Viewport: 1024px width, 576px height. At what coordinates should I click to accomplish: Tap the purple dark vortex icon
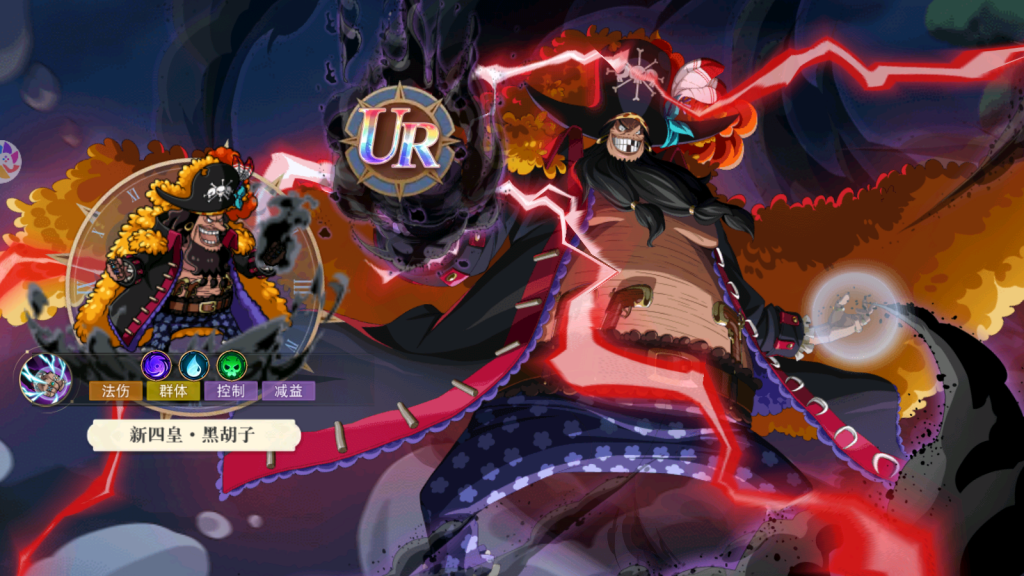point(155,365)
